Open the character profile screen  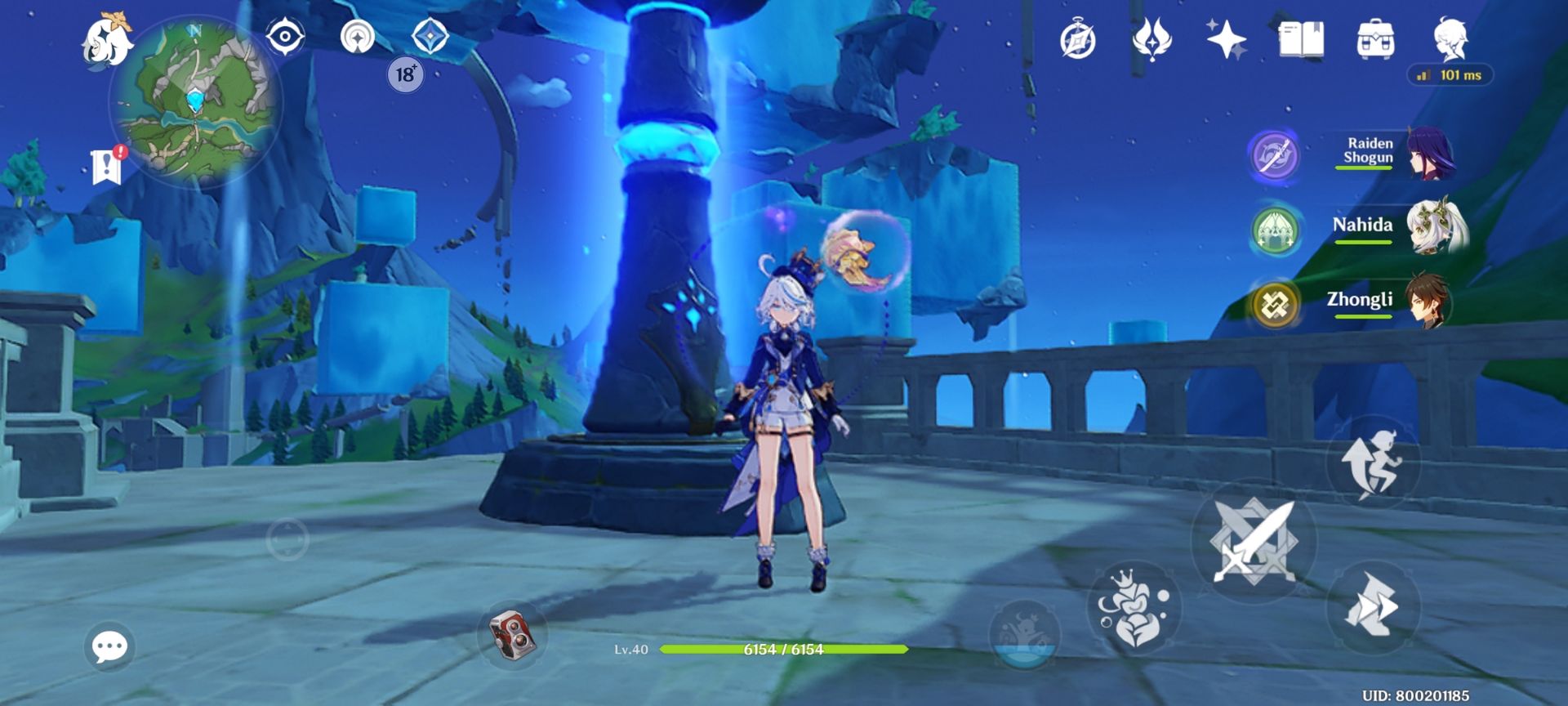pyautogui.click(x=1450, y=38)
